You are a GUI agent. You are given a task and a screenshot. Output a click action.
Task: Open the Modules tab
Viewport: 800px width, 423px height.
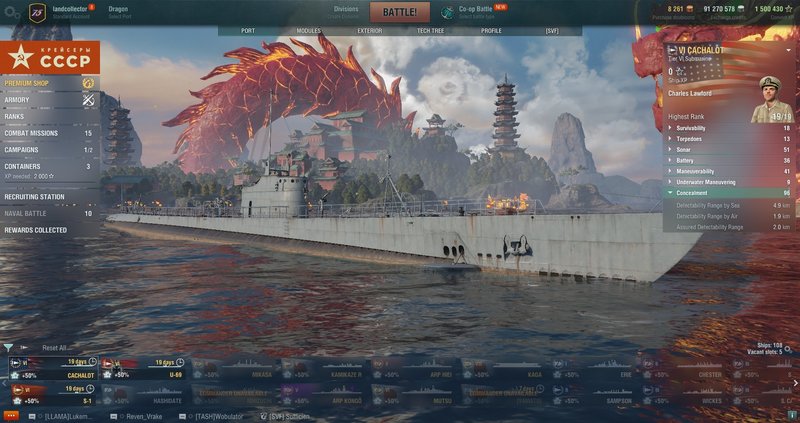[x=309, y=31]
